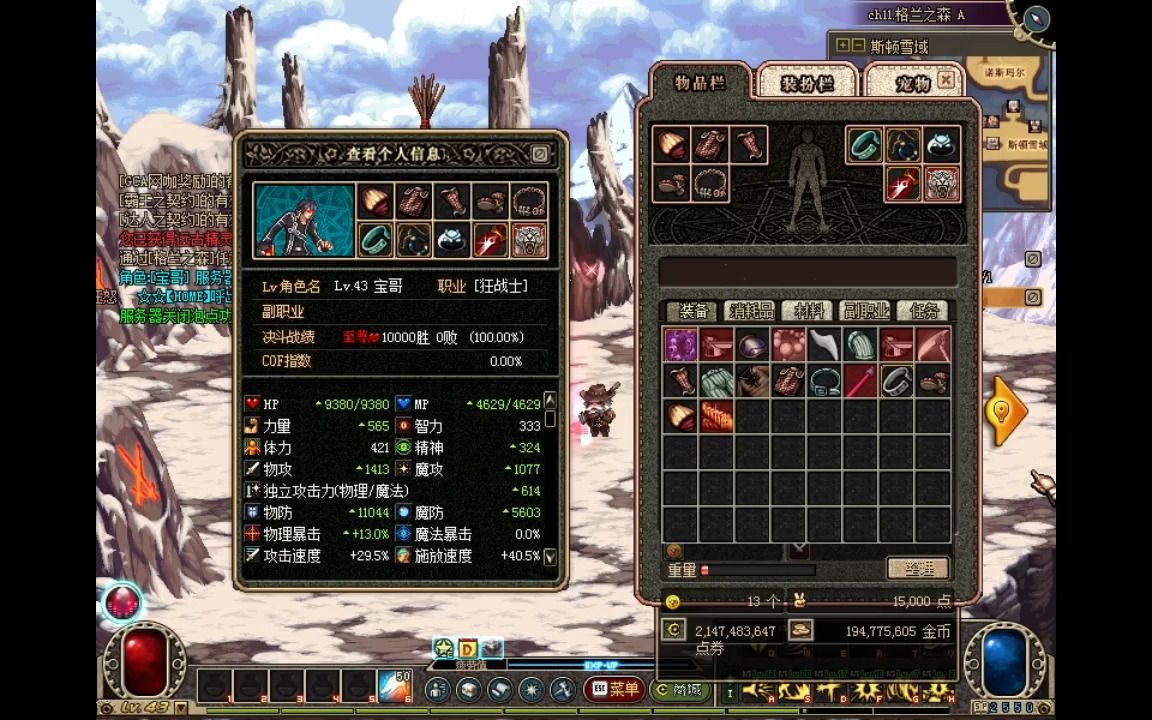This screenshot has width=1152, height=720.
Task: Open the ESC 菜单 menu button
Action: click(x=614, y=689)
